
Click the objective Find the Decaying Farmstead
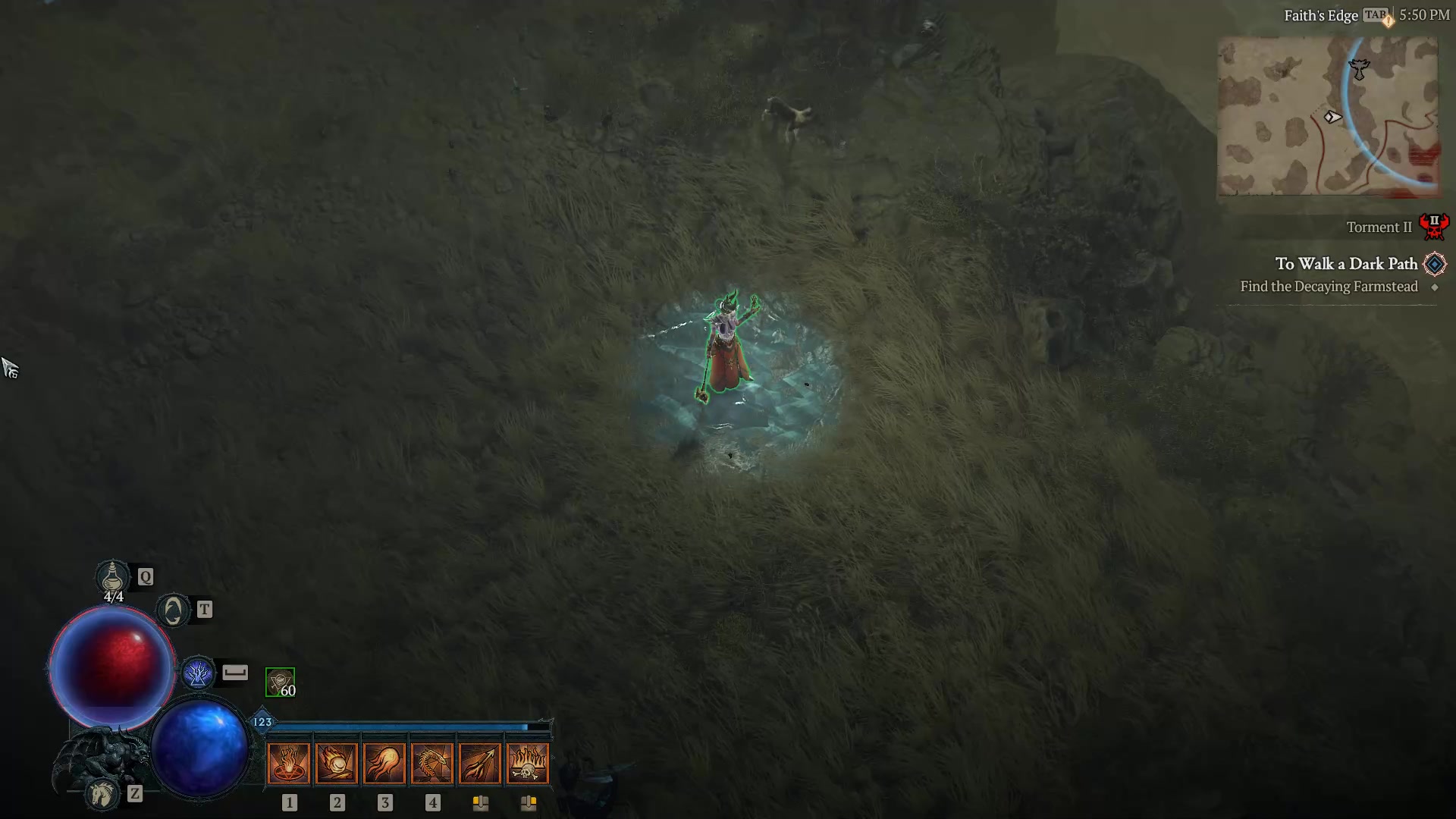coord(1329,287)
